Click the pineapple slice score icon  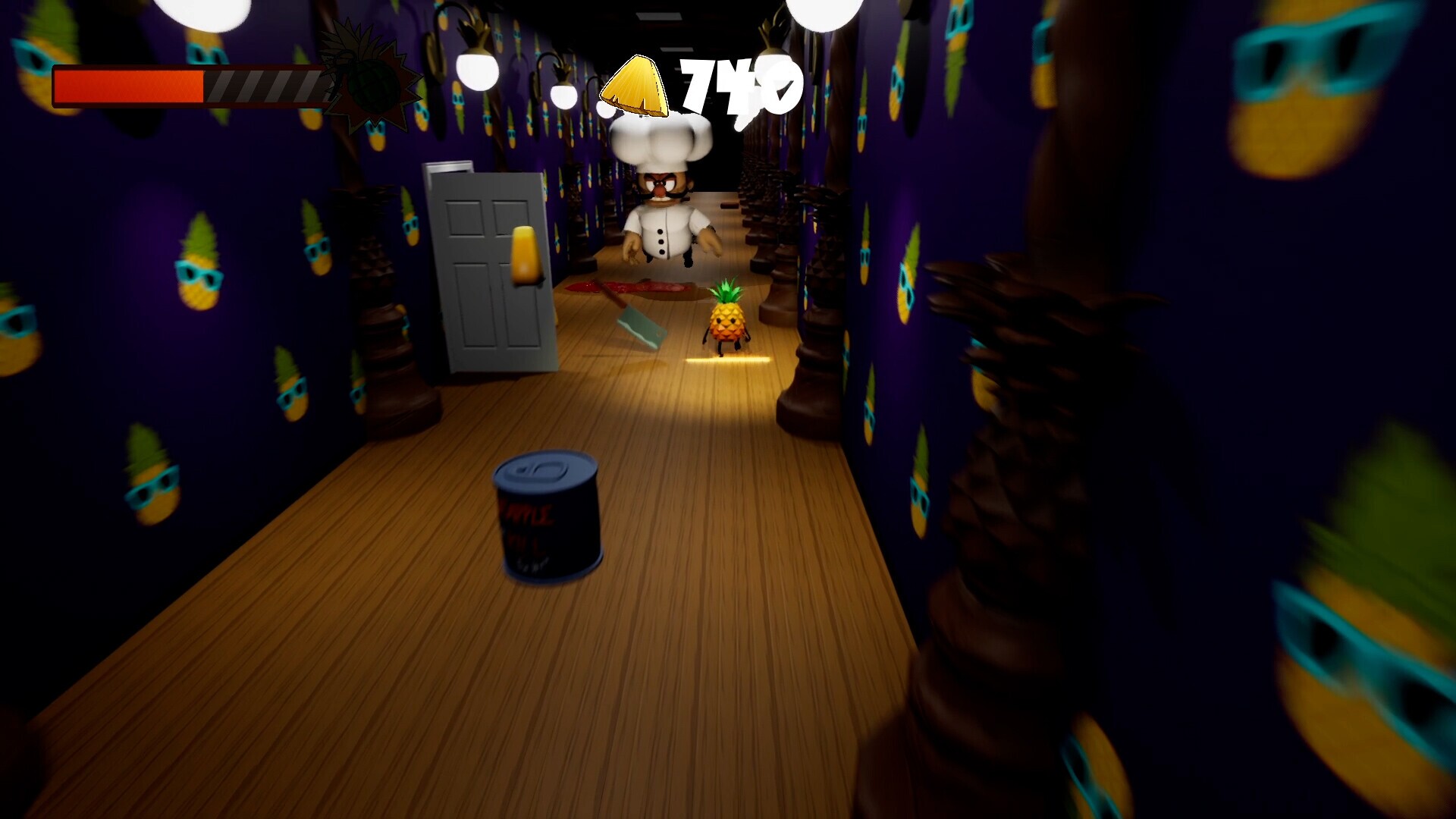(x=637, y=83)
